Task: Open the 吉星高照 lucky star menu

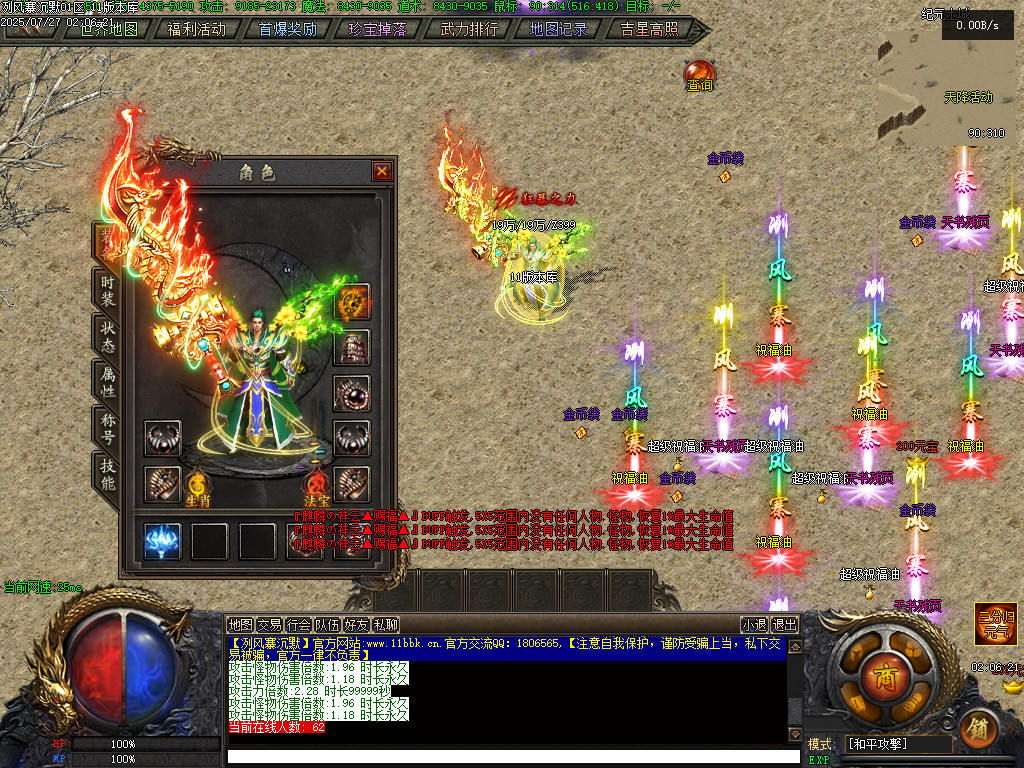Action: pyautogui.click(x=649, y=29)
